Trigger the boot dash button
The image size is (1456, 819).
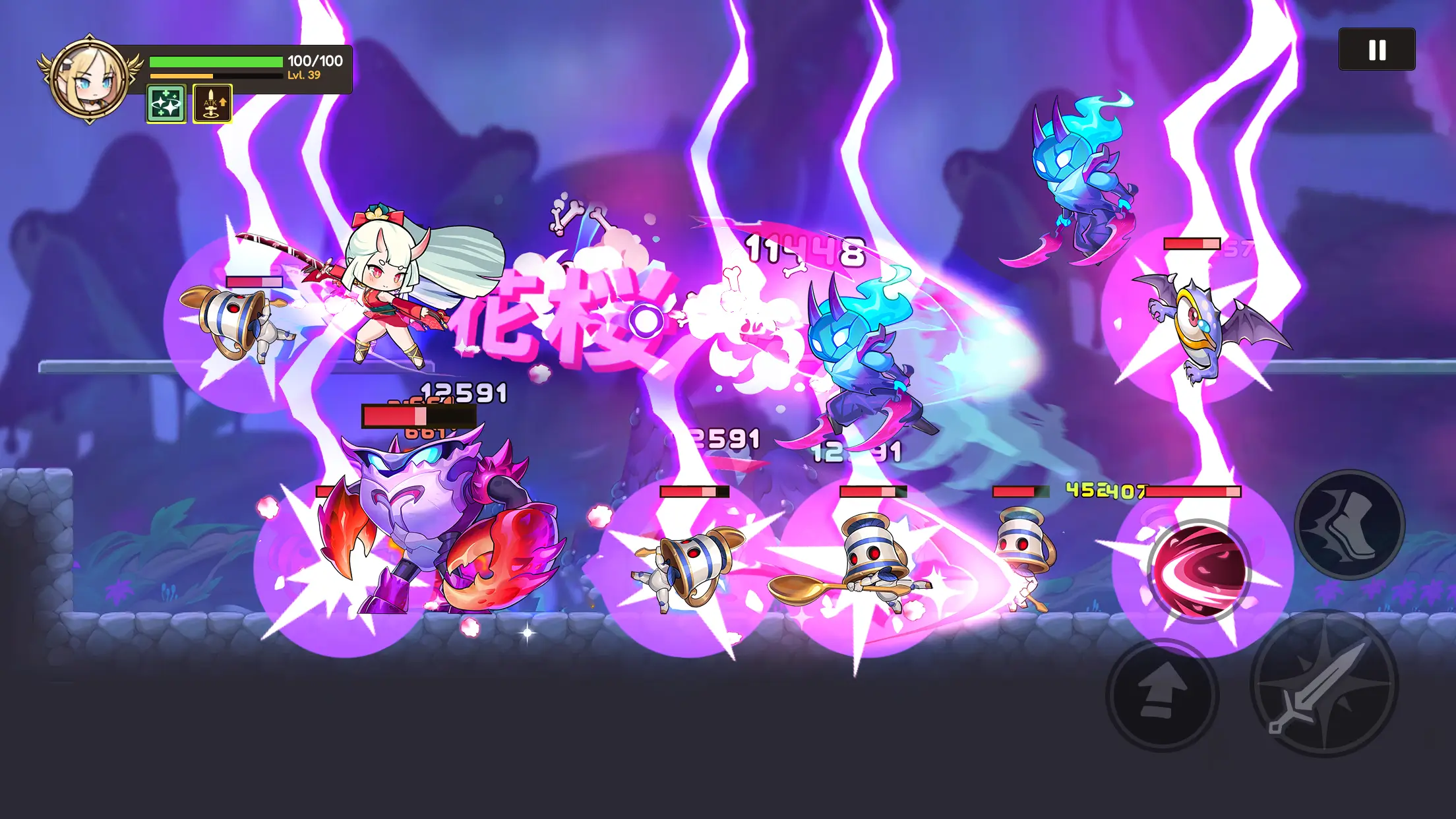(x=1349, y=524)
